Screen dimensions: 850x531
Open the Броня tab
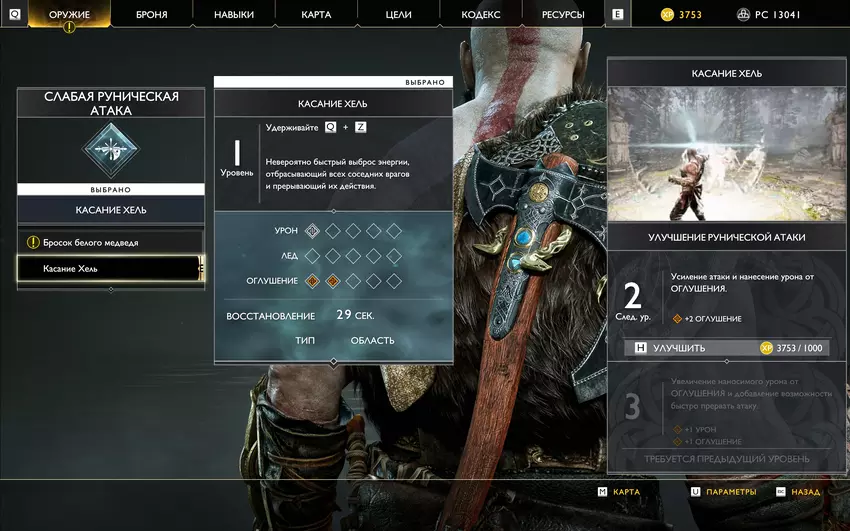(x=150, y=15)
